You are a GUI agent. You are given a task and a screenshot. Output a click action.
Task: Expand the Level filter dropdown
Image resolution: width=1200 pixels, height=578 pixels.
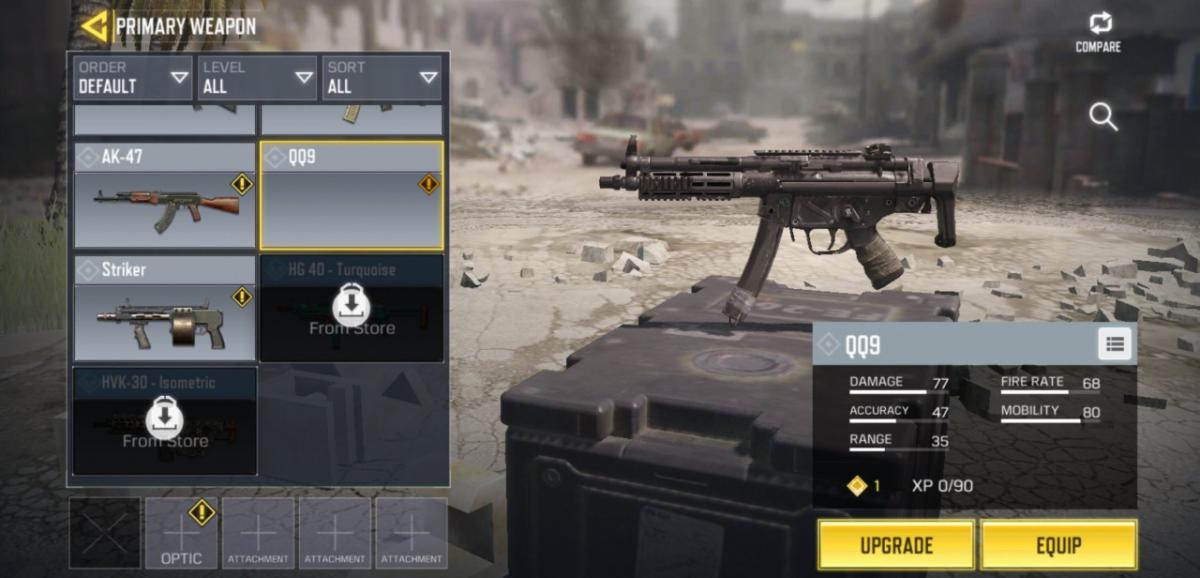pos(256,78)
